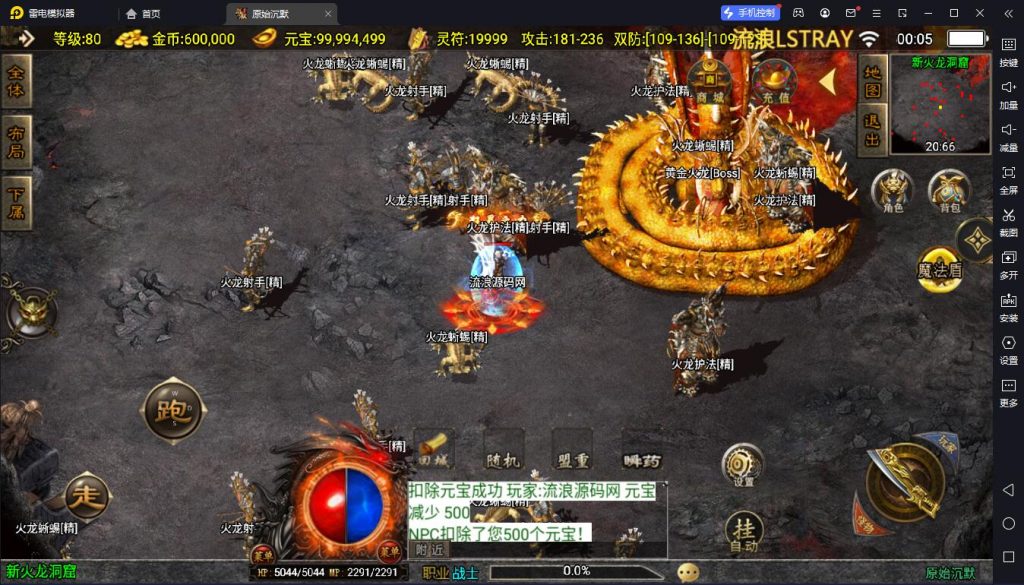This screenshot has height=585, width=1024.
Task: Open the 背包 backpack
Action: [x=948, y=190]
